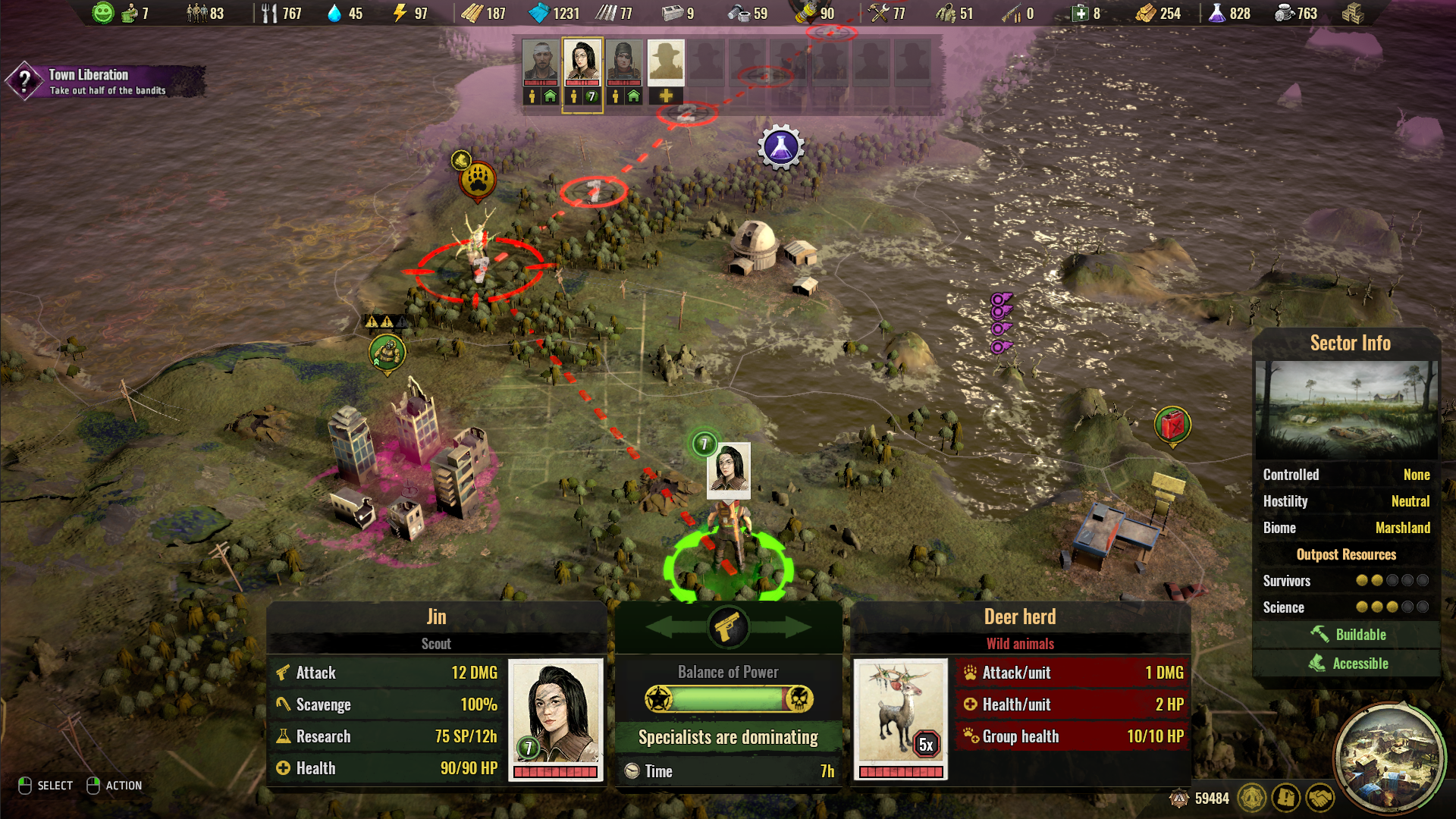Image resolution: width=1456 pixels, height=819 pixels.
Task: Toggle the standing survivor icon under Jin's portrait
Action: (x=574, y=96)
